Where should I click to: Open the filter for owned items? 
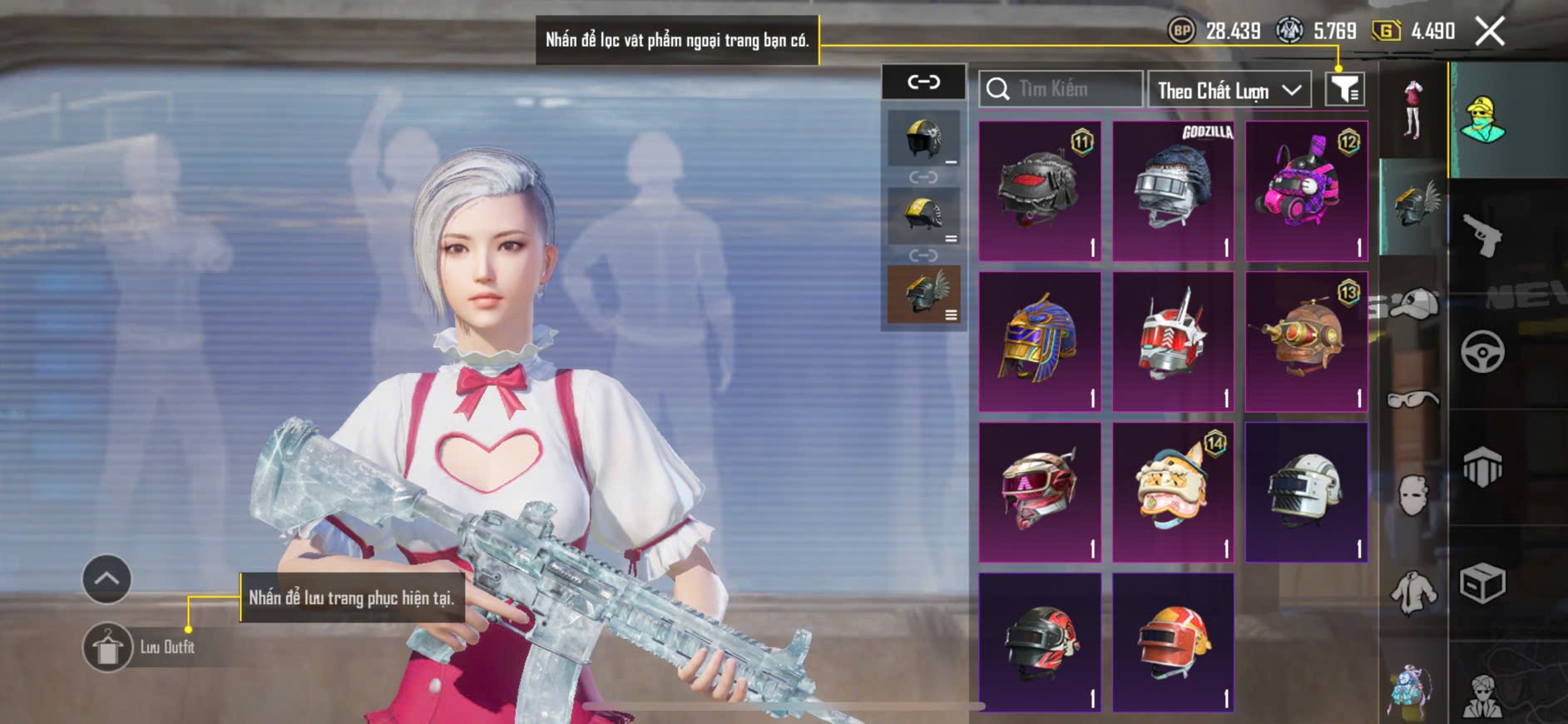1344,89
